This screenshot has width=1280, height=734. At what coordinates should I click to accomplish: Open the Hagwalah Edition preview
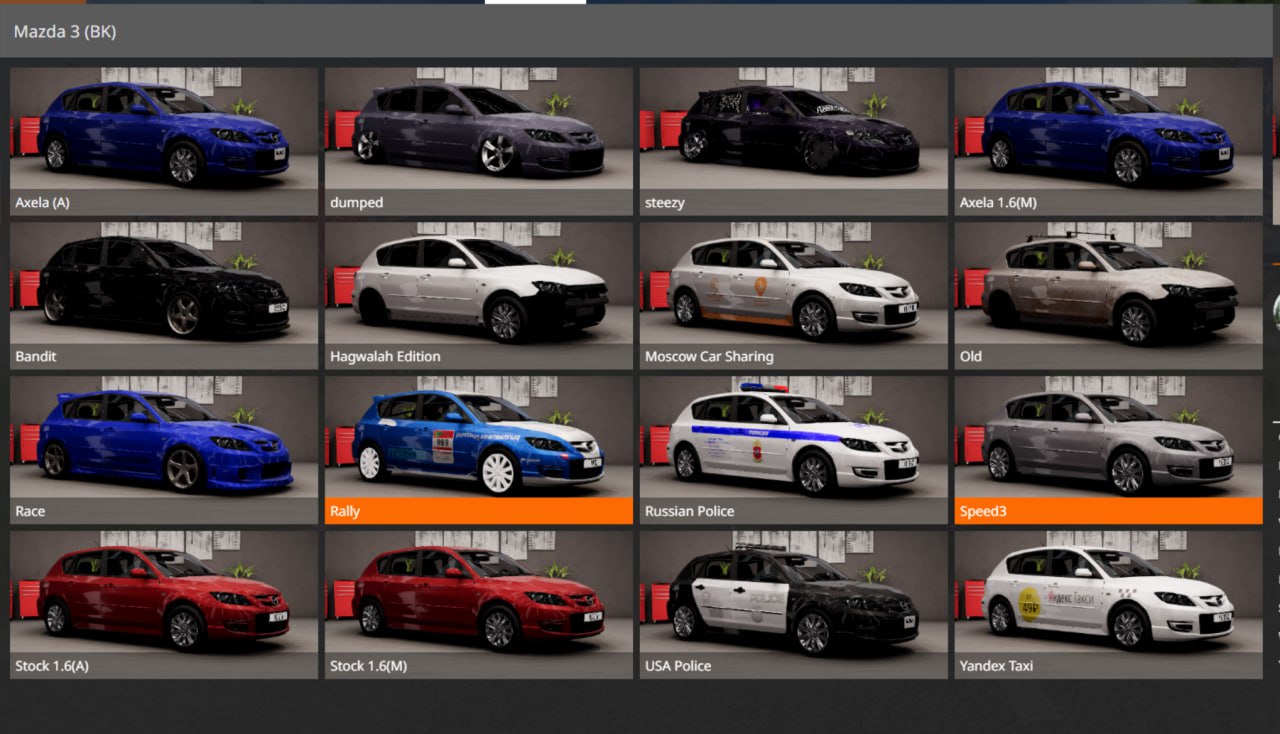[478, 290]
